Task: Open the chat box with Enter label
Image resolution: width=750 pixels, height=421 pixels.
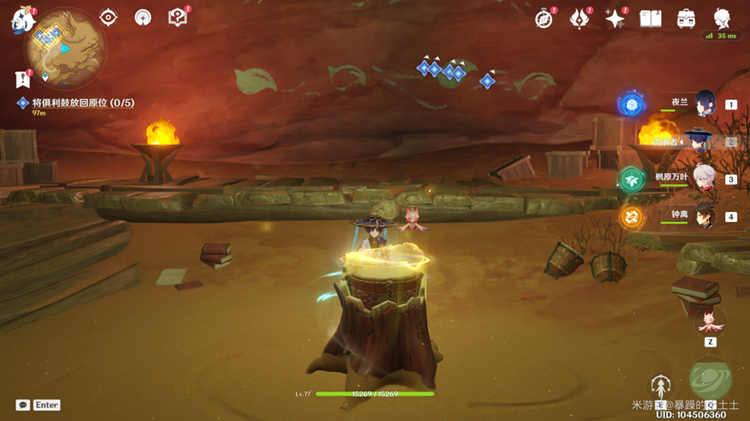Action: click(38, 405)
